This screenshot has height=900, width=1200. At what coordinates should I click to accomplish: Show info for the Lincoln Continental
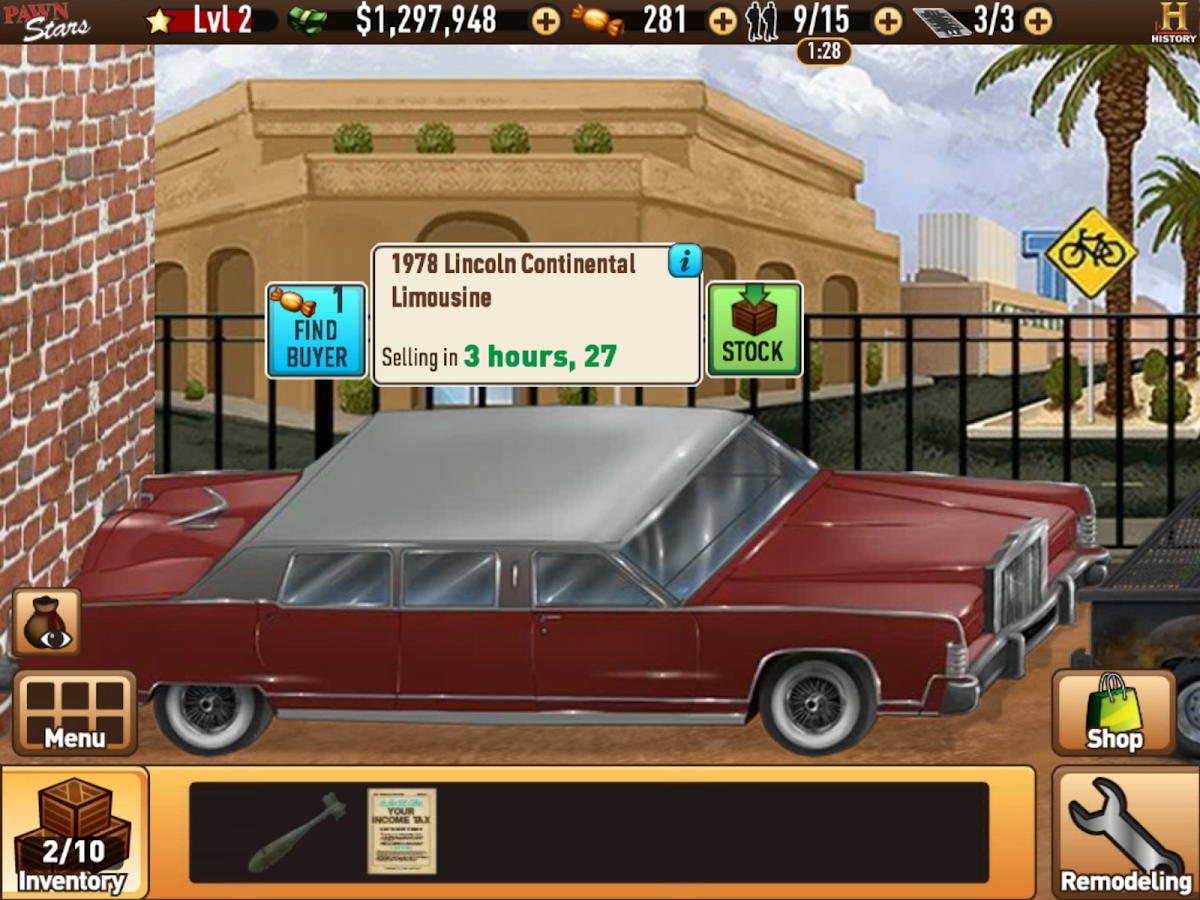point(685,262)
